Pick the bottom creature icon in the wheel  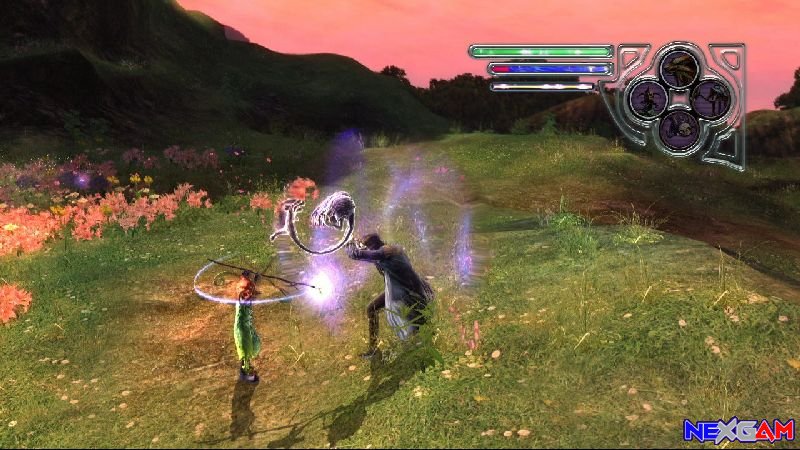point(680,128)
